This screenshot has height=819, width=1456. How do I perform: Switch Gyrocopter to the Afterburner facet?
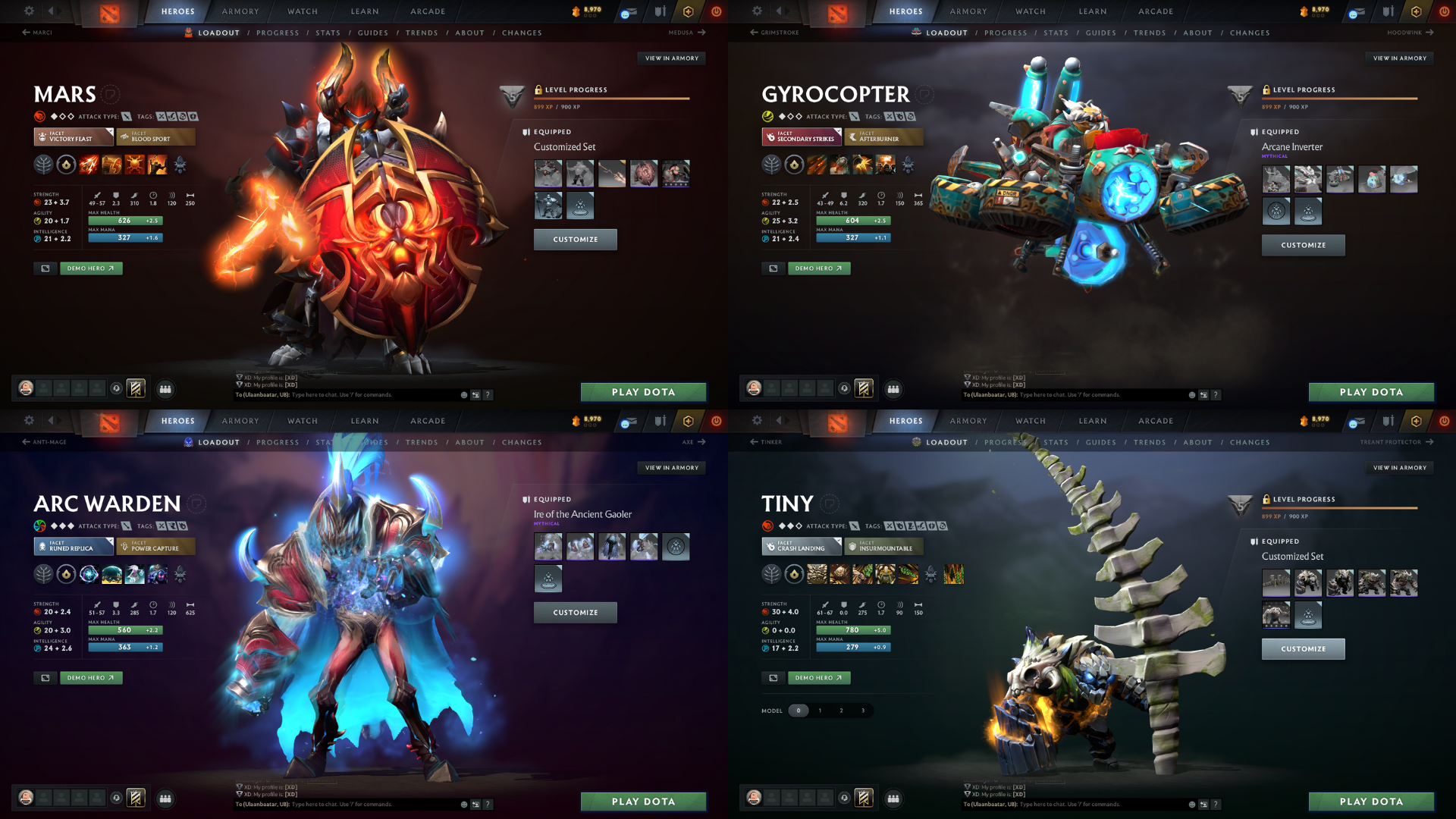(x=883, y=137)
